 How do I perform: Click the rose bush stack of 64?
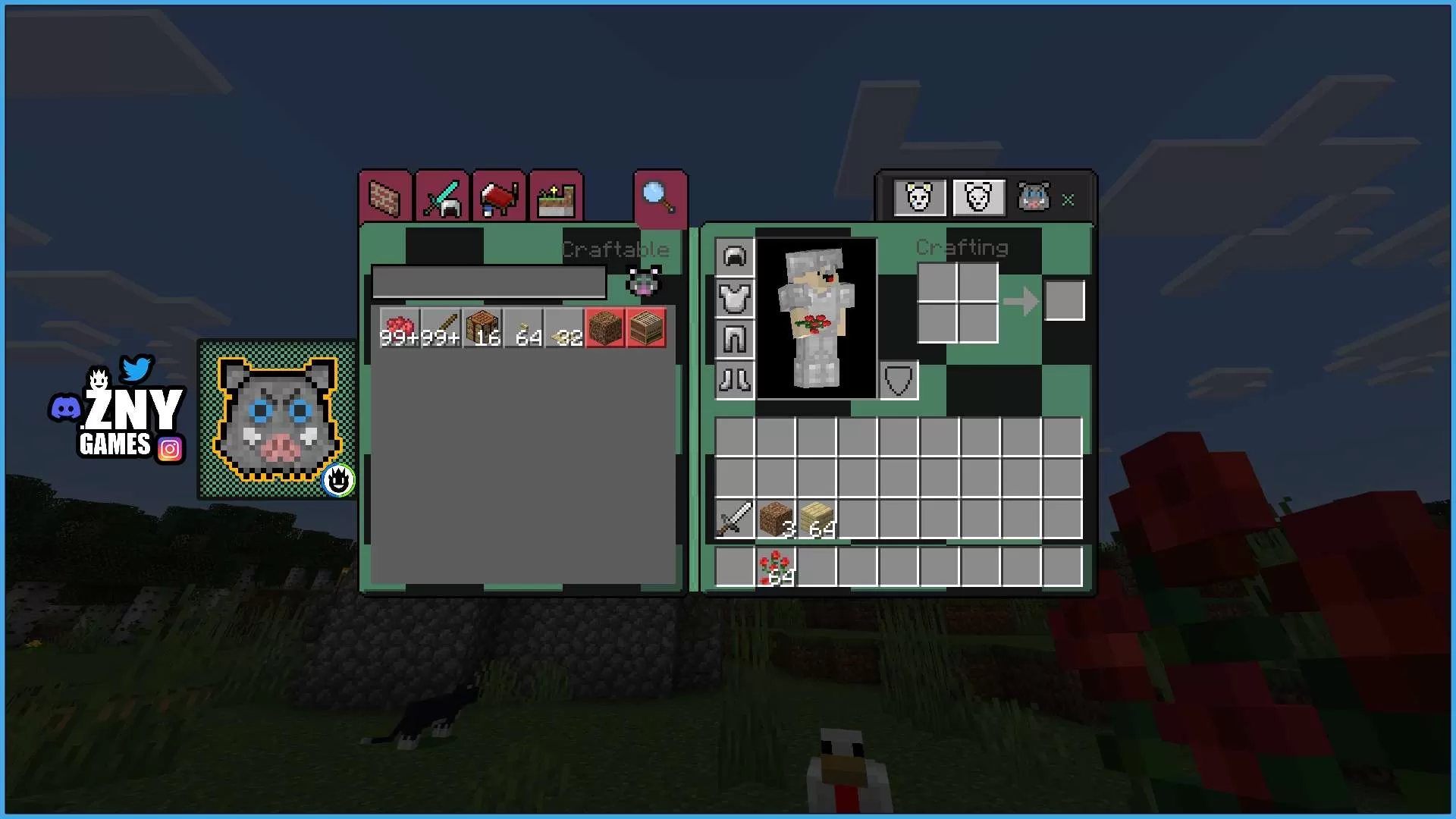[774, 567]
